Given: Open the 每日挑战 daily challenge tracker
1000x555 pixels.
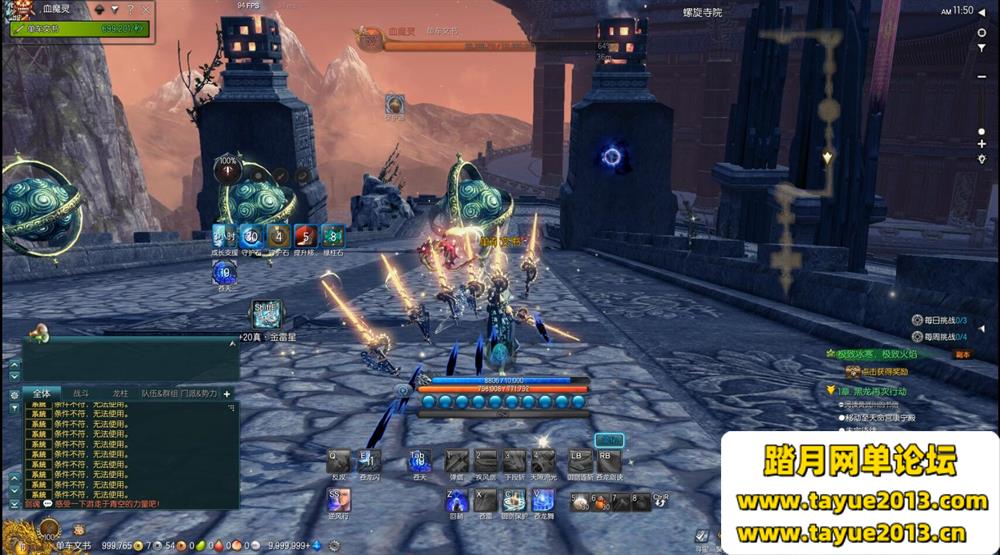Looking at the screenshot, I should (x=942, y=320).
